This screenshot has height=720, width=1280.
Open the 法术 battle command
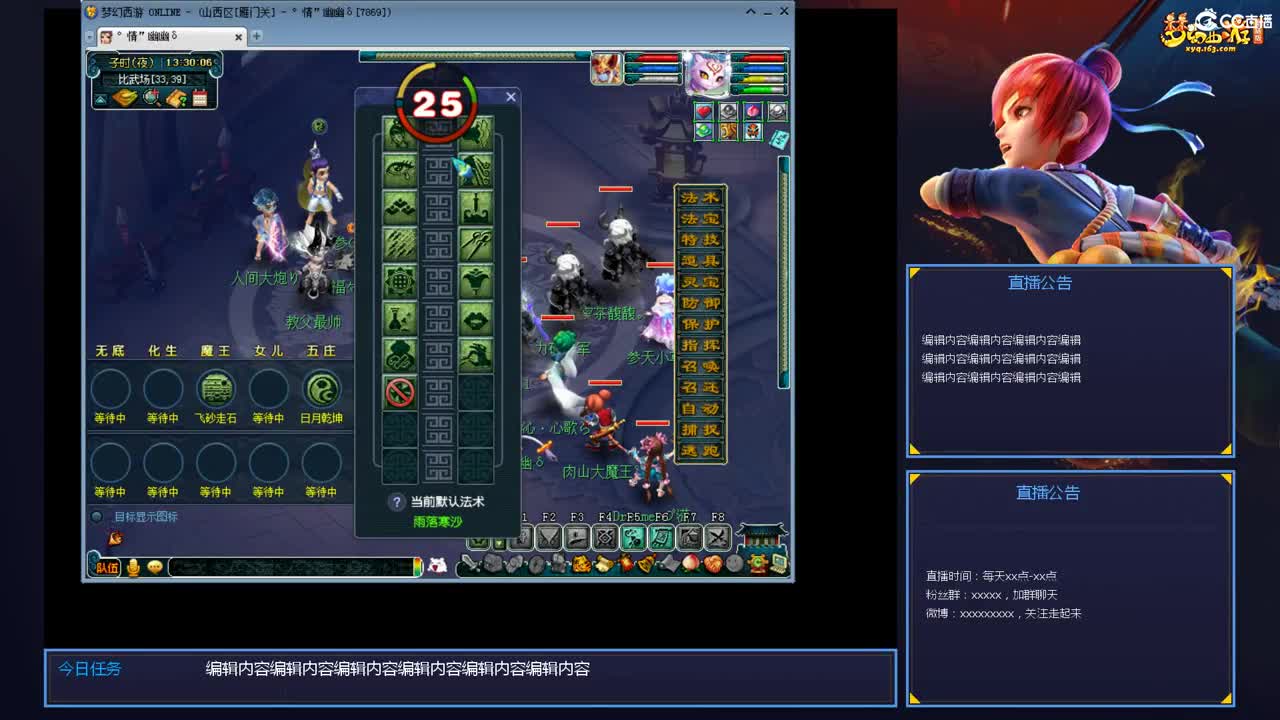pyautogui.click(x=700, y=199)
